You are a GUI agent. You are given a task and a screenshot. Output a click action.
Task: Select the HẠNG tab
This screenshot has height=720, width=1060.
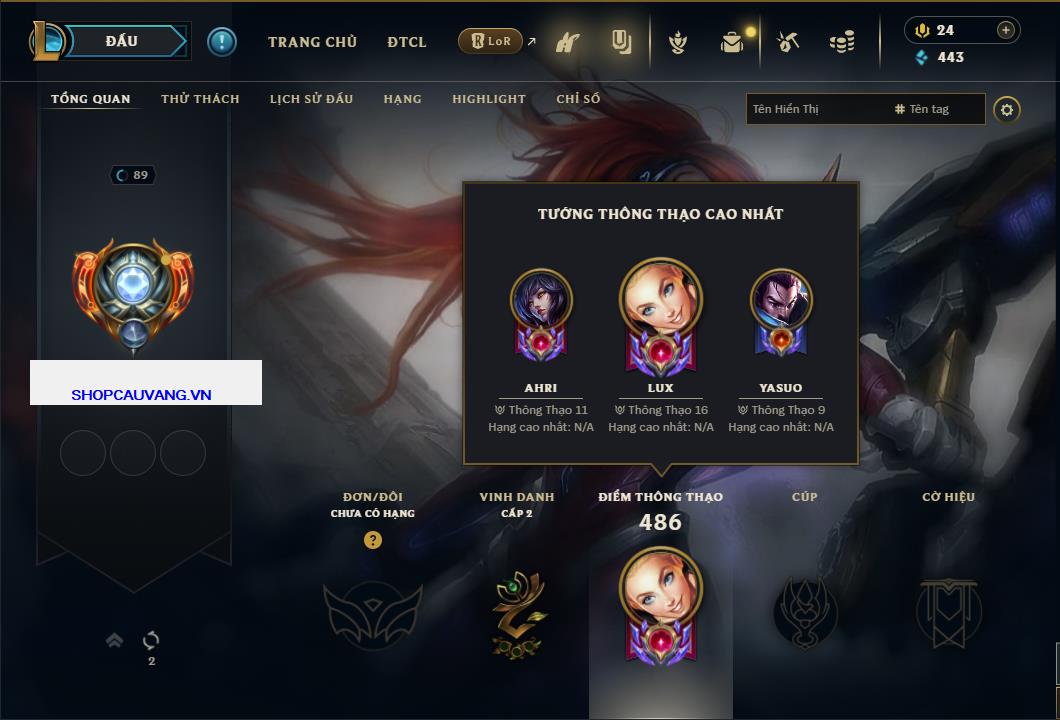402,99
